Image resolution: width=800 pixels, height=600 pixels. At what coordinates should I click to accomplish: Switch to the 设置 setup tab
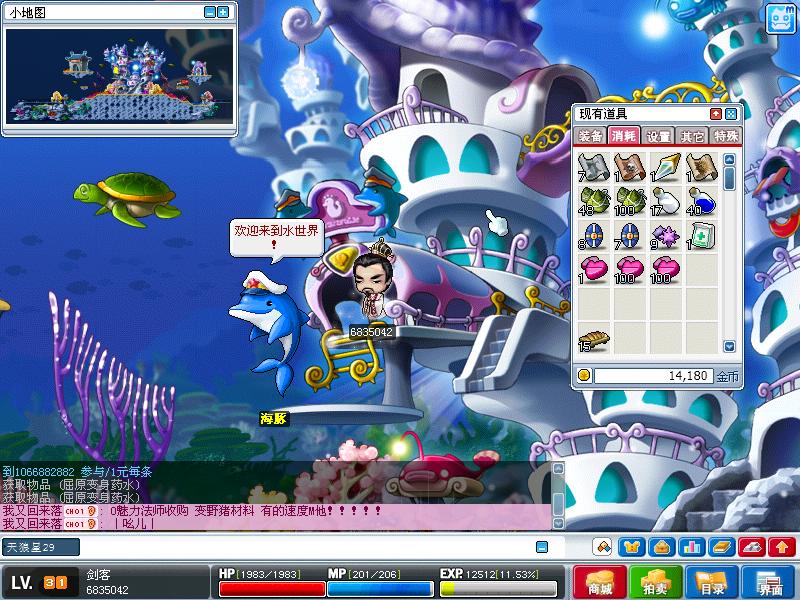(x=658, y=136)
